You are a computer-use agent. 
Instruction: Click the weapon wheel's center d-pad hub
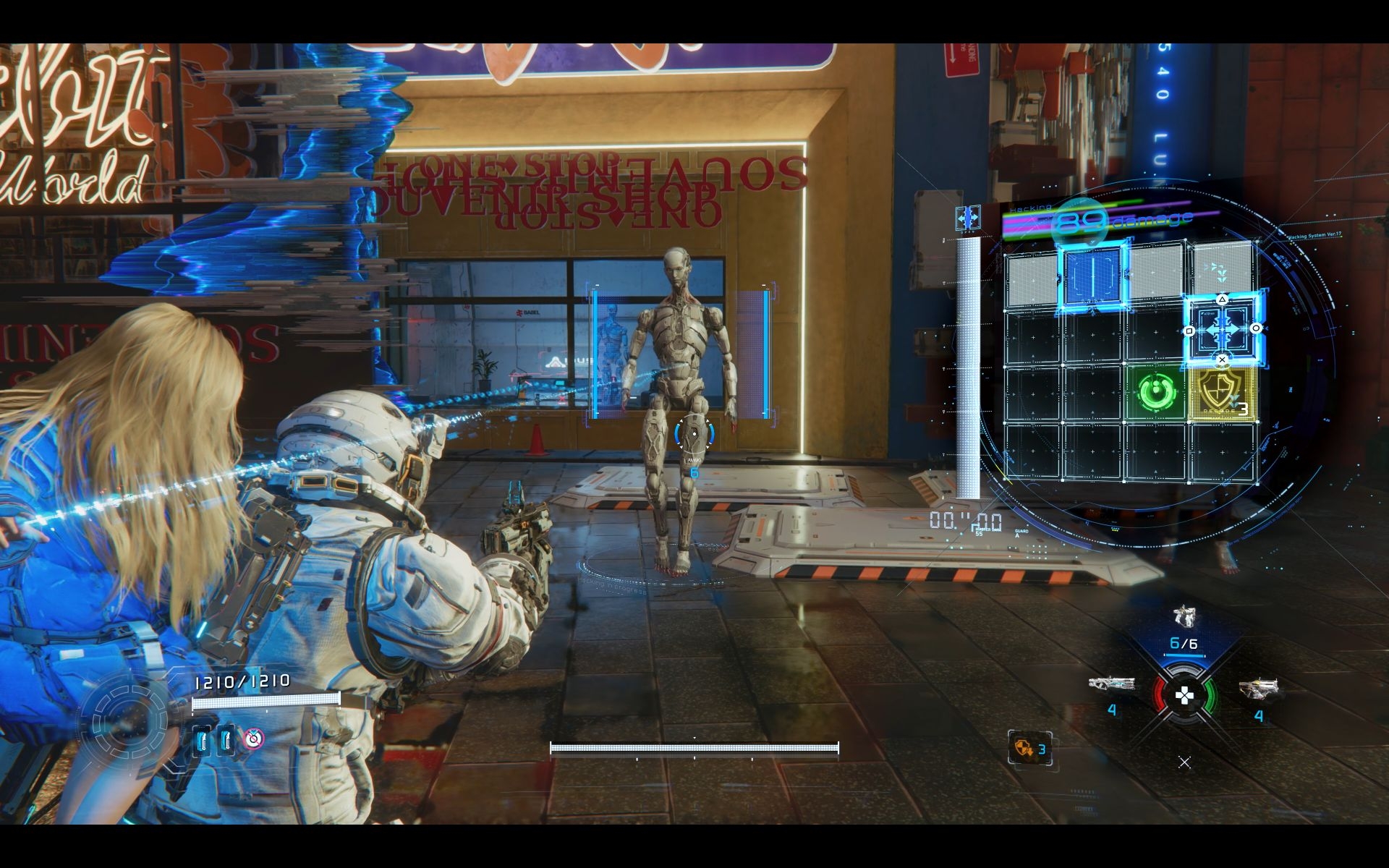pyautogui.click(x=1184, y=697)
